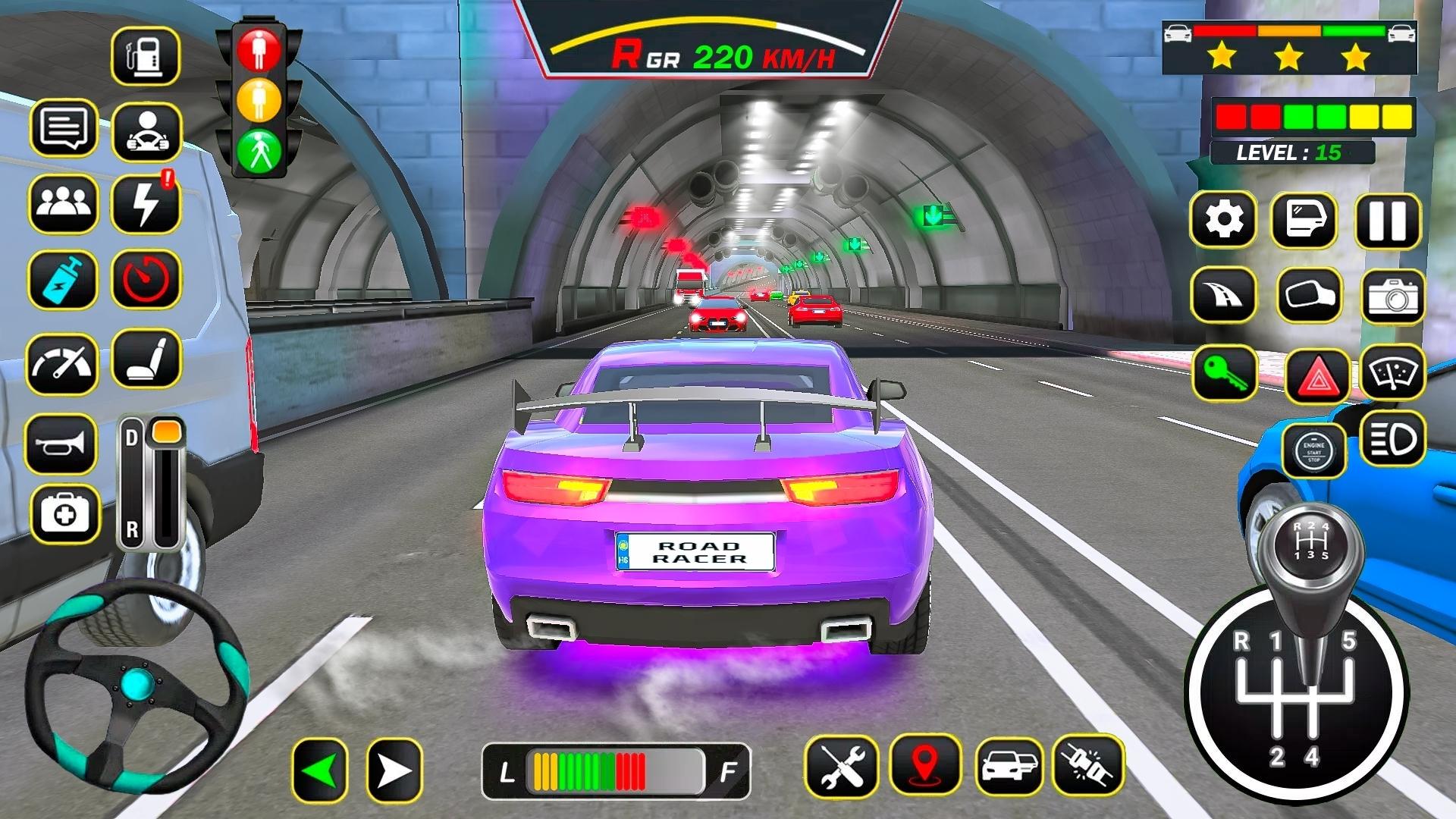
Task: Sound the horn button
Action: 61,444
